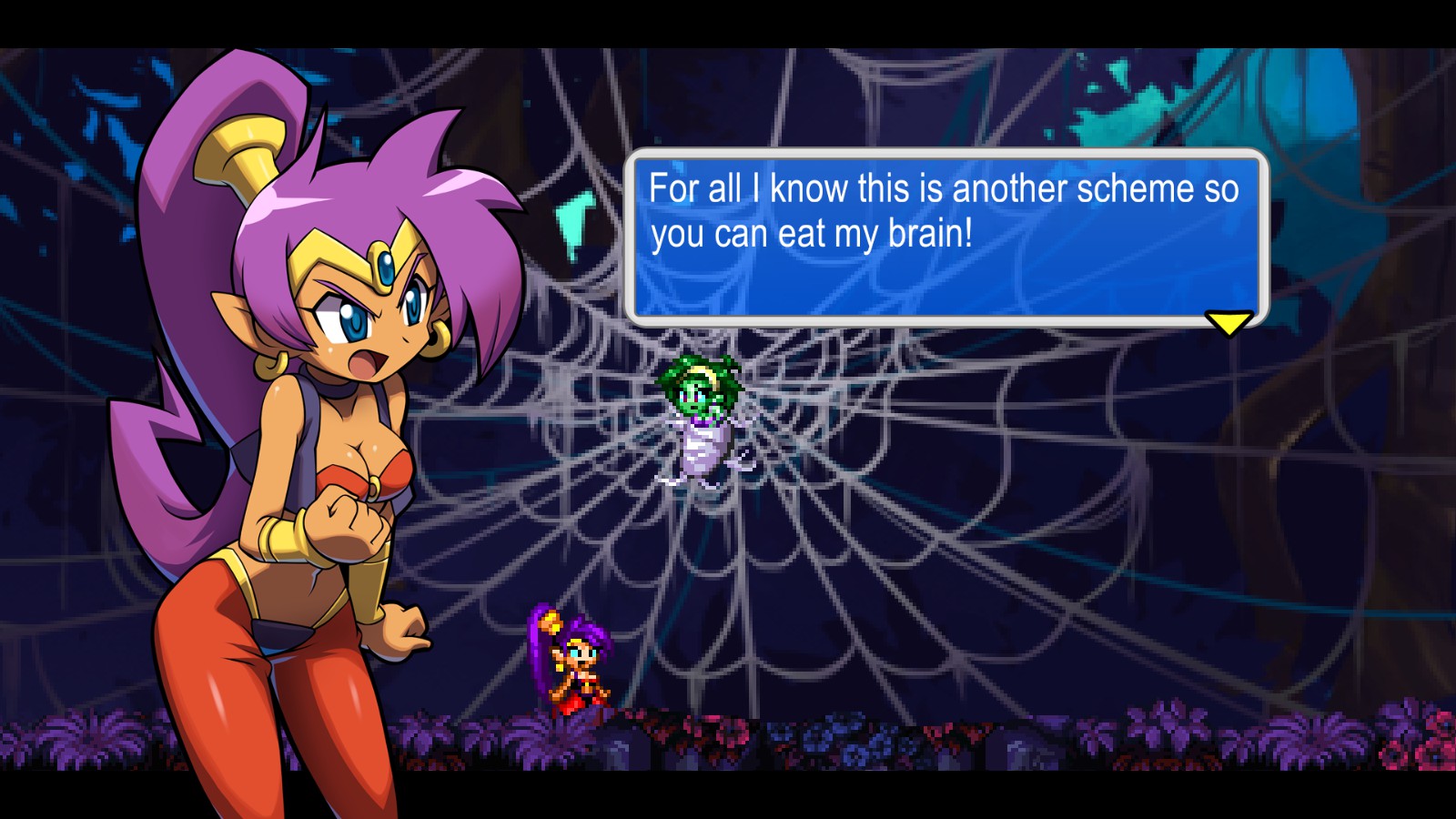Advance dialogue with the yellow arrow
The width and height of the screenshot is (1456, 819).
[x=1228, y=322]
